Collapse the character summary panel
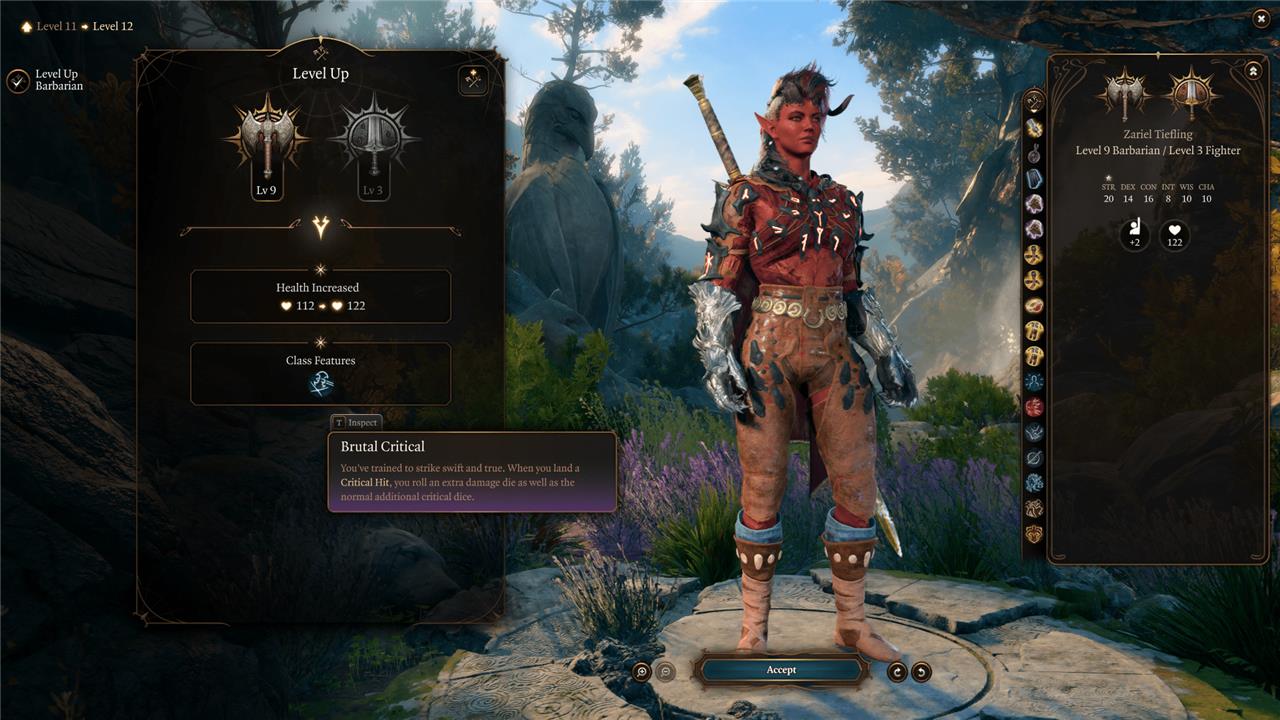Viewport: 1280px width, 720px height. click(x=1253, y=71)
